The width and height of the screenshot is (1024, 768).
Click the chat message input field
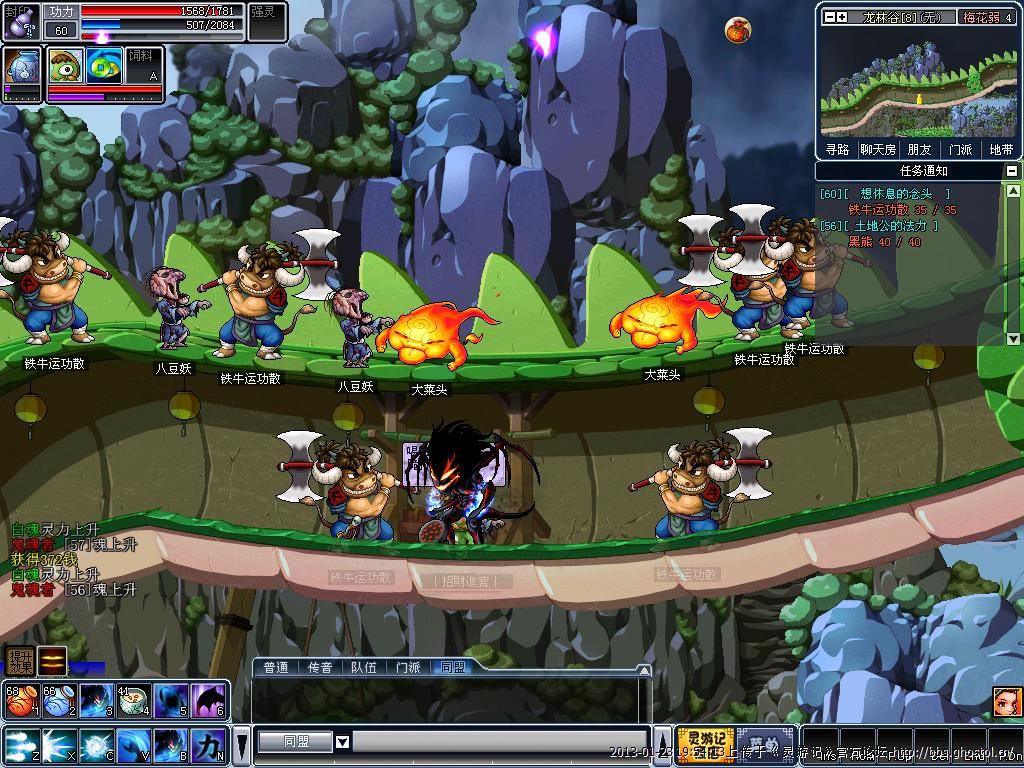500,741
